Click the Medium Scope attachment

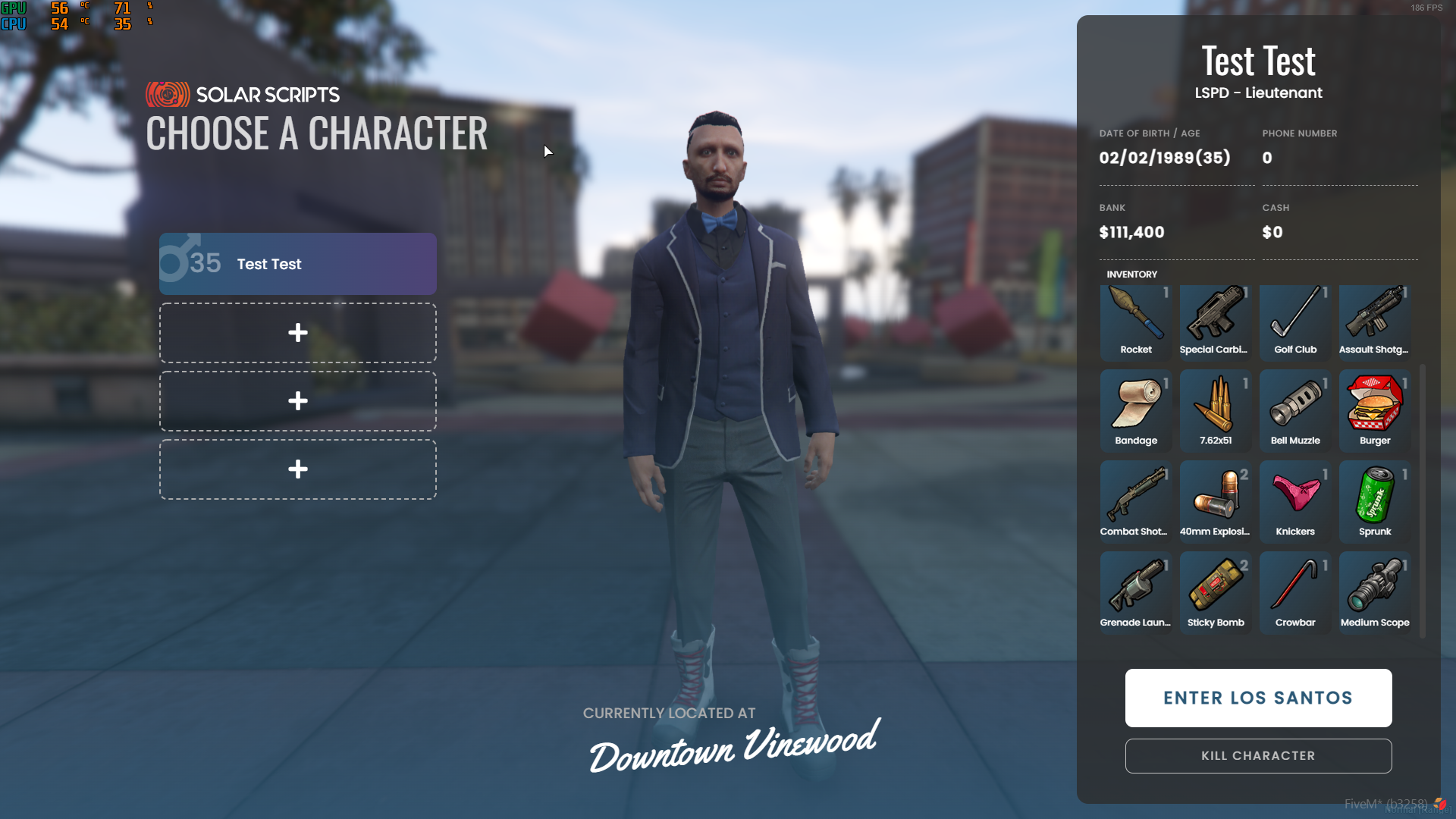click(1375, 592)
